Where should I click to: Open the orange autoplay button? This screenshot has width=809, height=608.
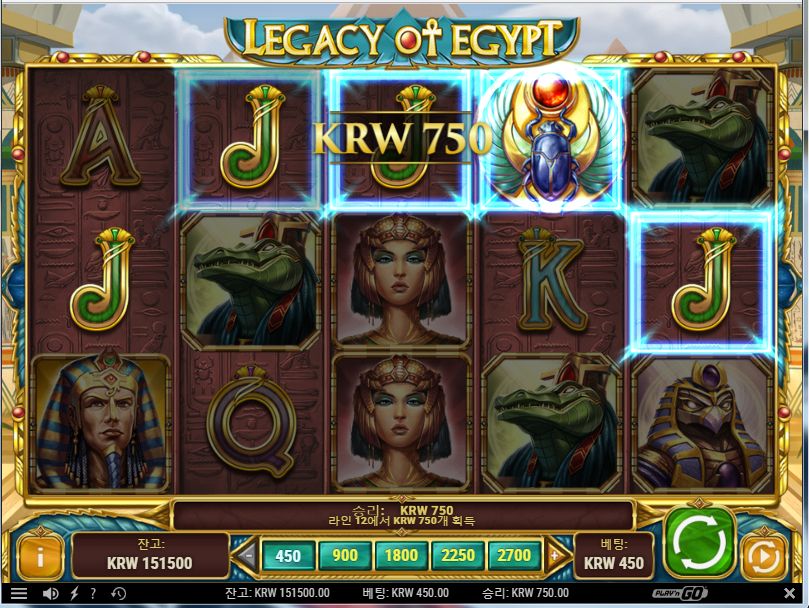pyautogui.click(x=764, y=557)
